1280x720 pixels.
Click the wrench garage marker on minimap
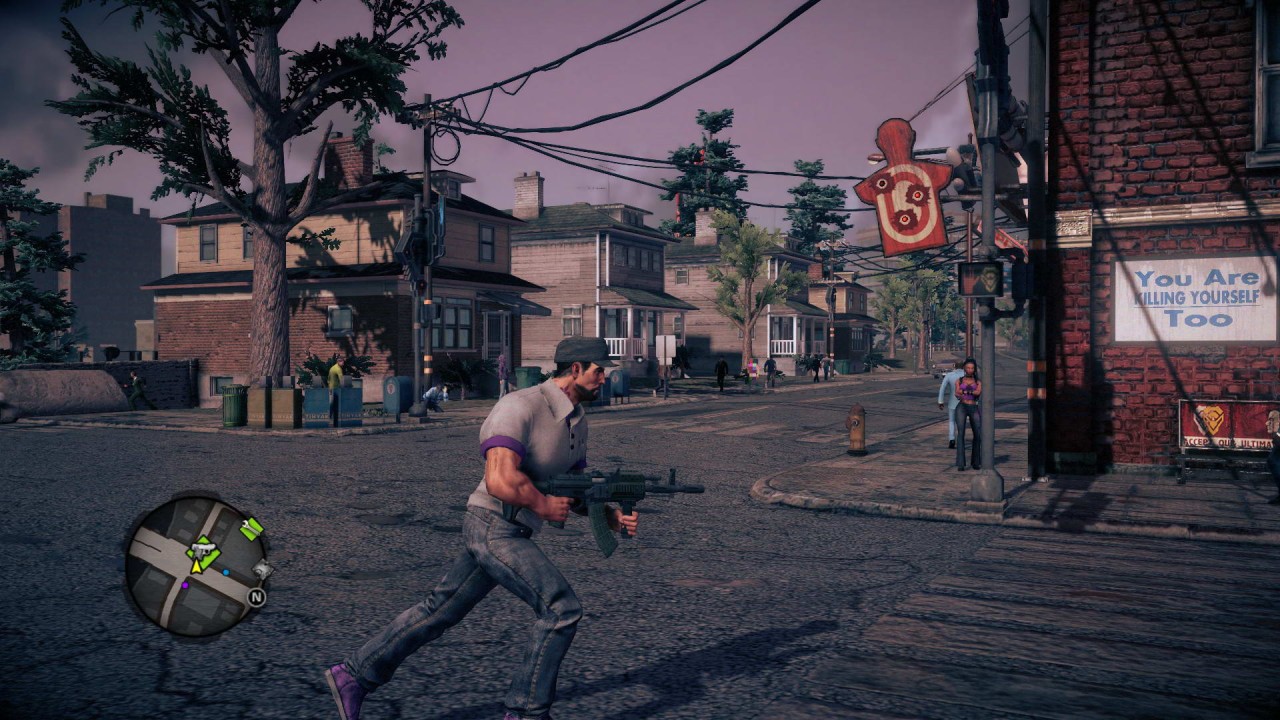click(251, 527)
